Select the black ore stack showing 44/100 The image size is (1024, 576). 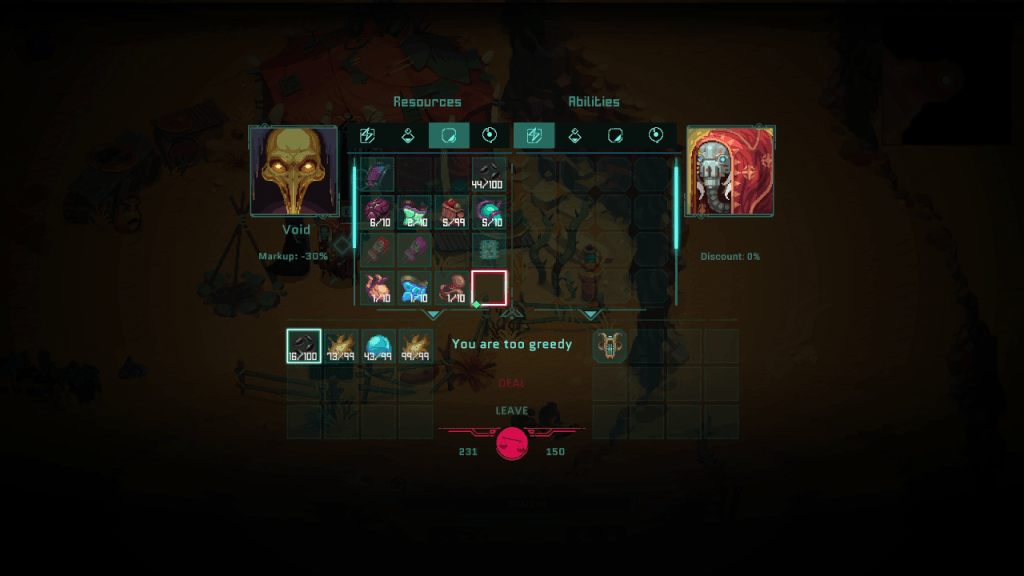489,175
